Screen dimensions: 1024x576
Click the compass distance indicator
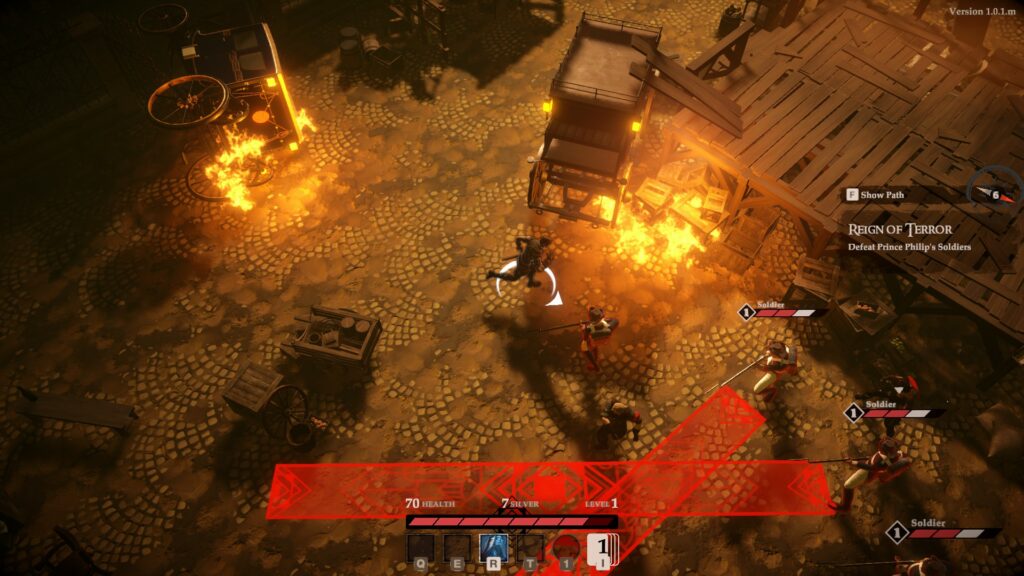(x=994, y=194)
